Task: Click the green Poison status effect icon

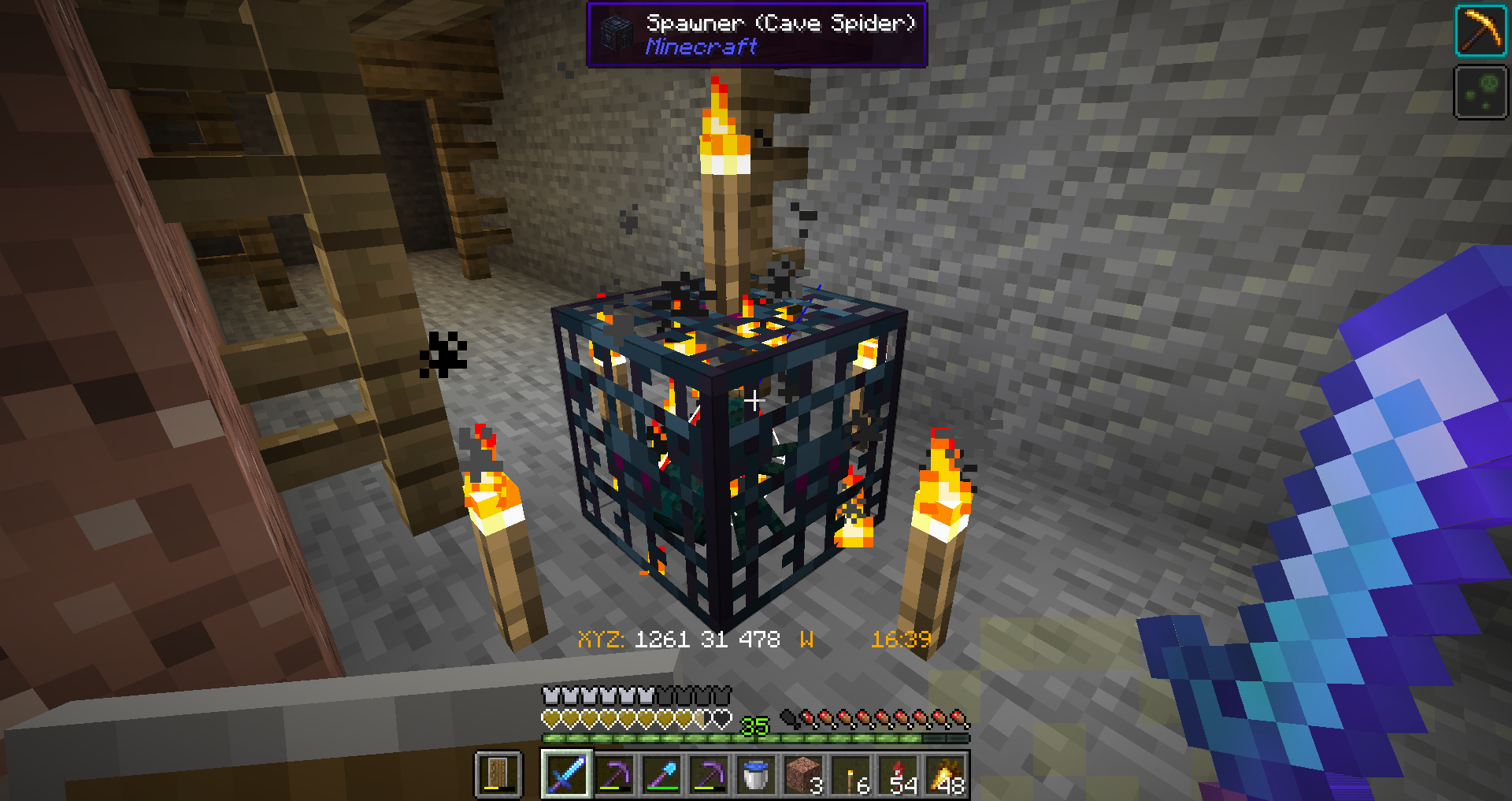Action: coord(1480,93)
